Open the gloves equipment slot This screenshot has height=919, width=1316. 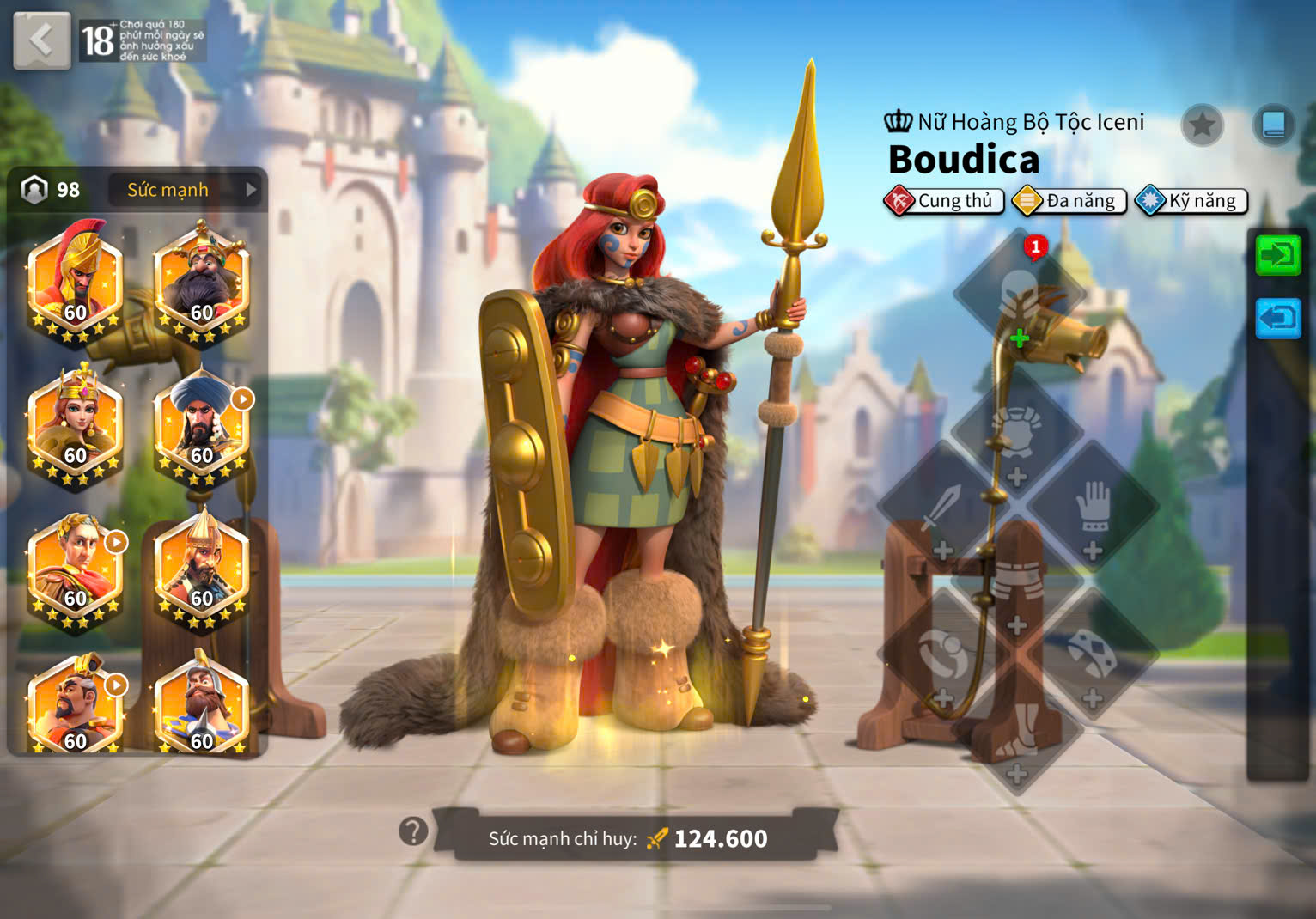coord(1093,513)
